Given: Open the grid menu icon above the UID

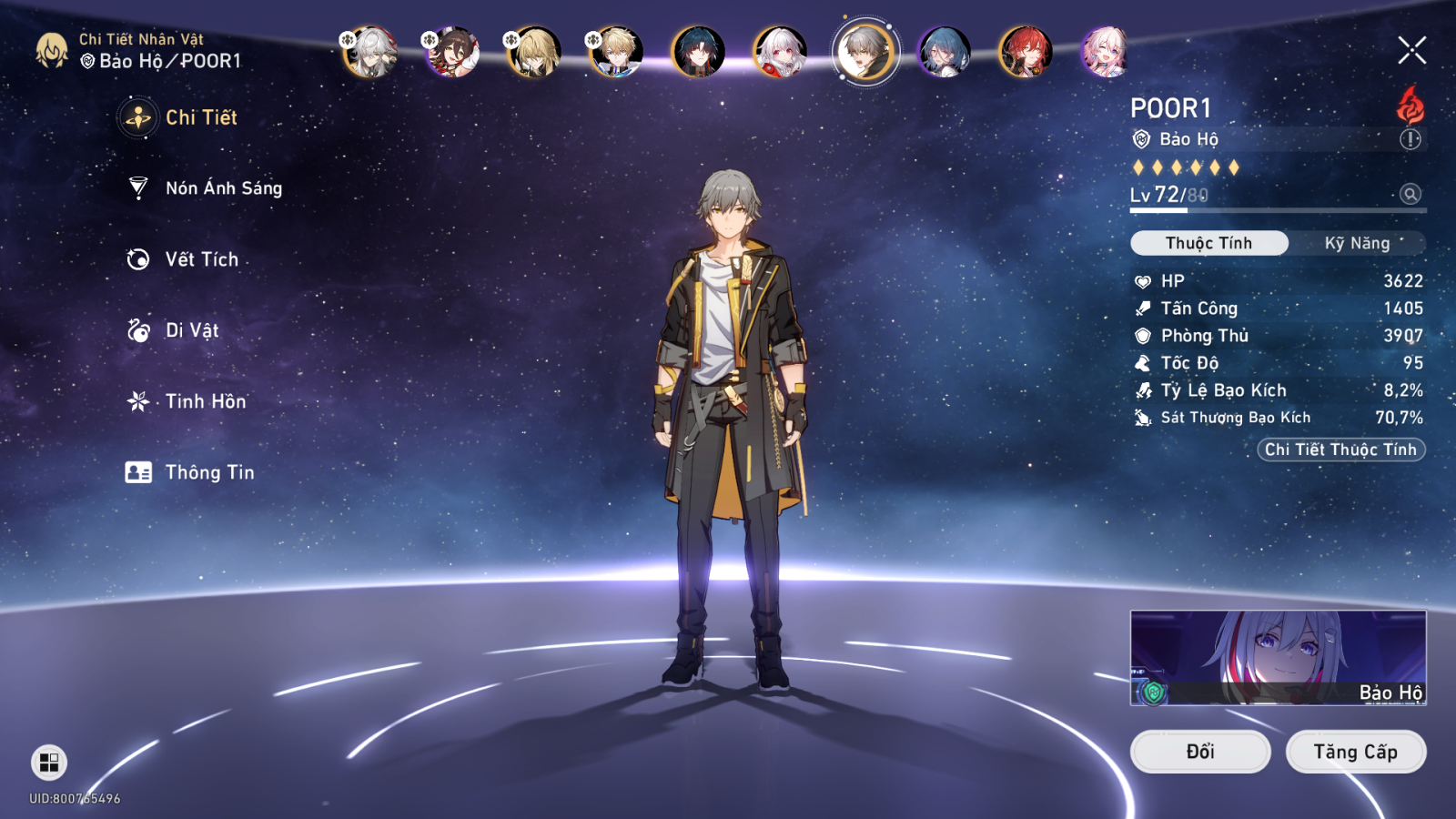Looking at the screenshot, I should coord(49,763).
